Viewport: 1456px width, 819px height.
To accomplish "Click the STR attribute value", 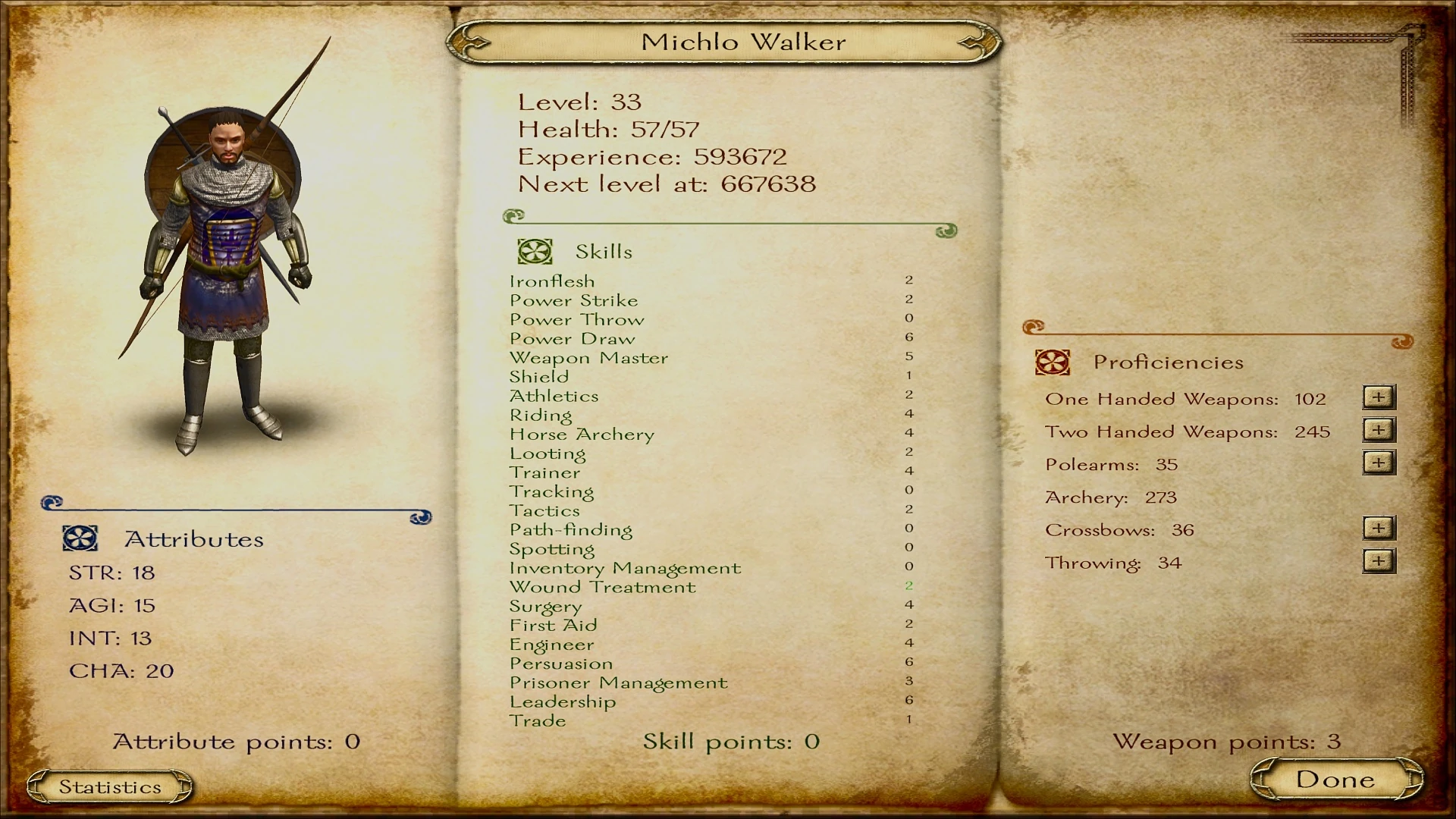I will pyautogui.click(x=144, y=573).
